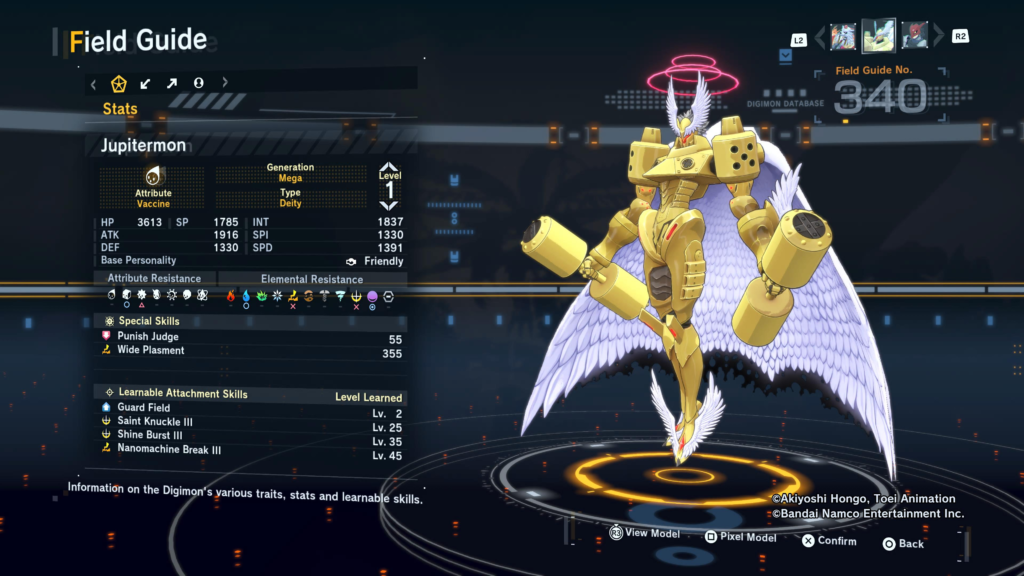Go back from the Field Guide
The image size is (1024, 576).
tap(902, 544)
